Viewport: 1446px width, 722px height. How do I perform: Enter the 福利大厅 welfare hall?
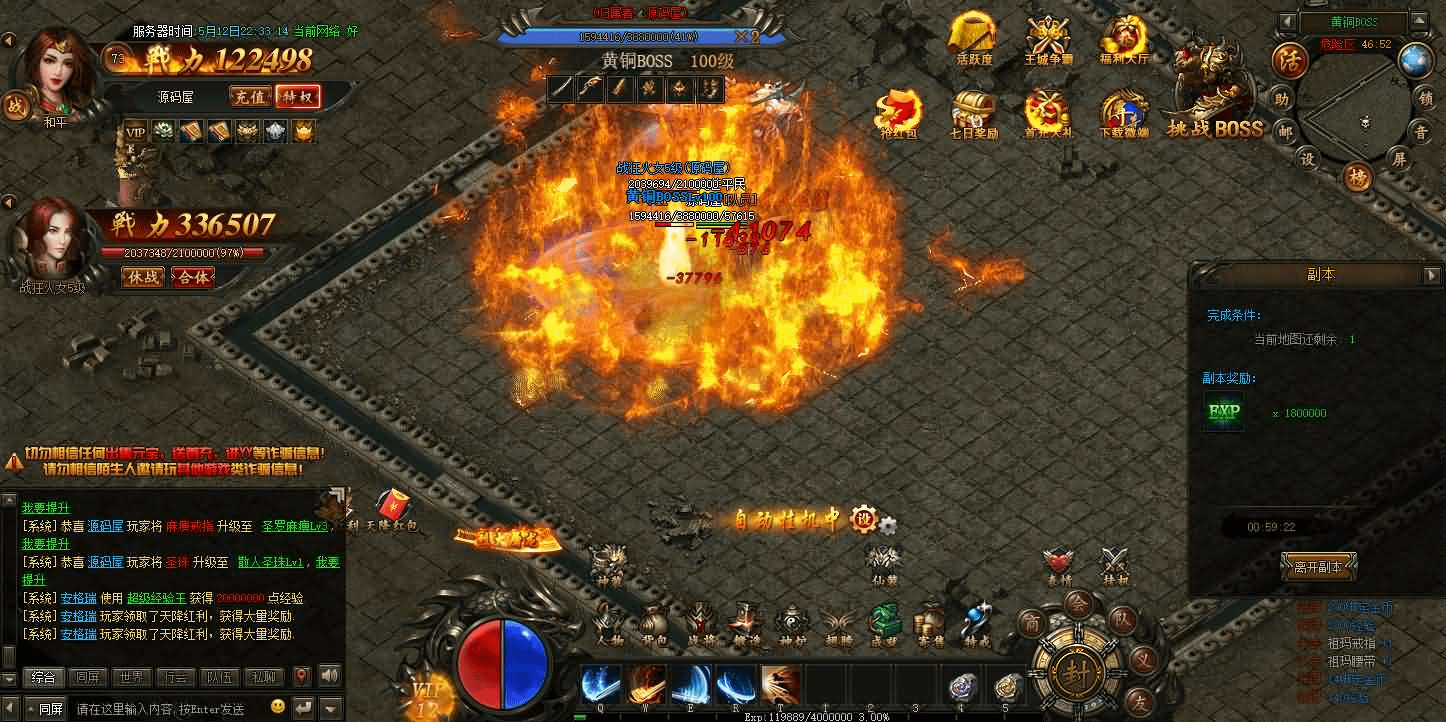1123,39
